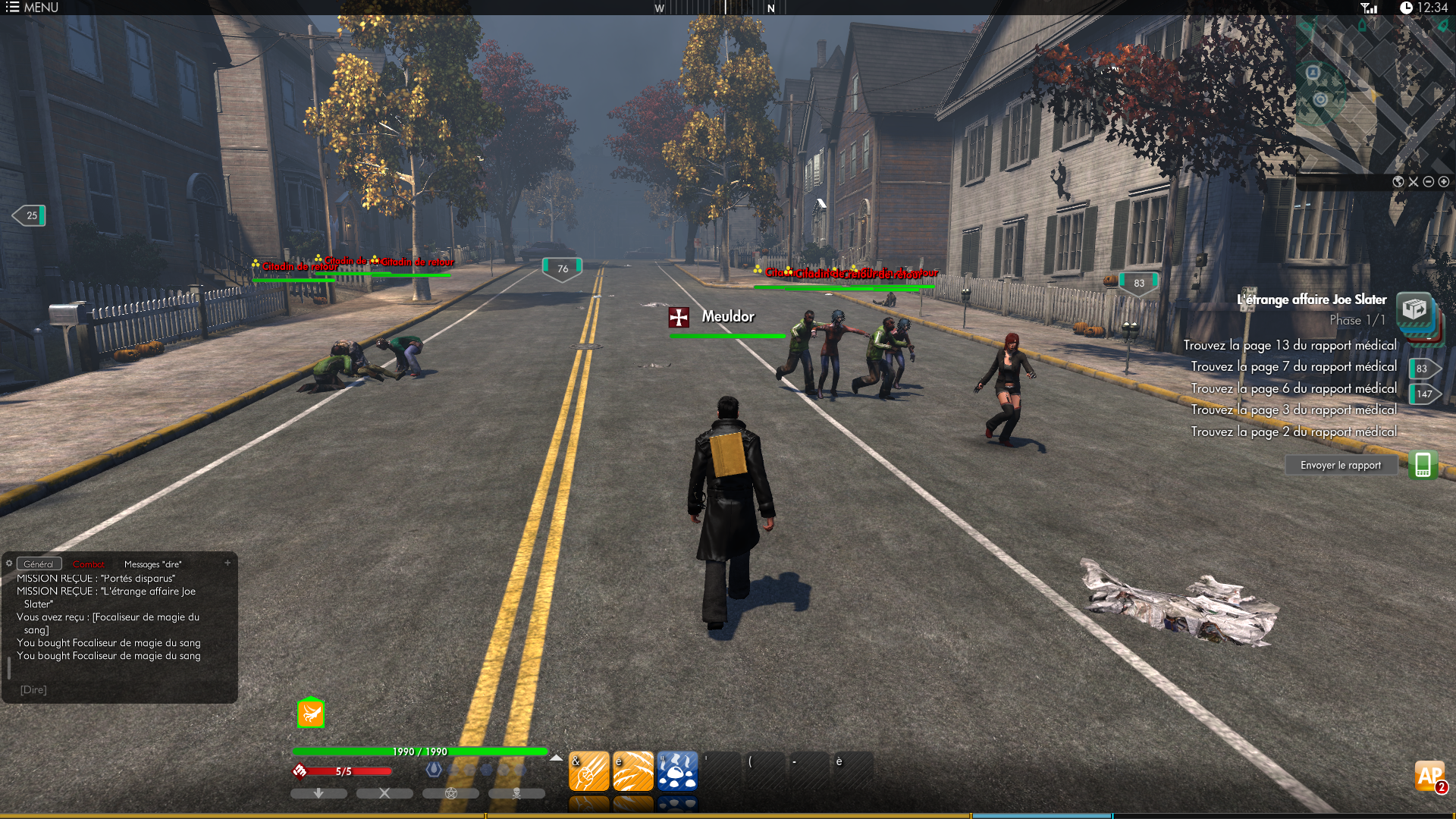Activate the orange fist-and-claws ability
1456x819 pixels.
coord(588,772)
